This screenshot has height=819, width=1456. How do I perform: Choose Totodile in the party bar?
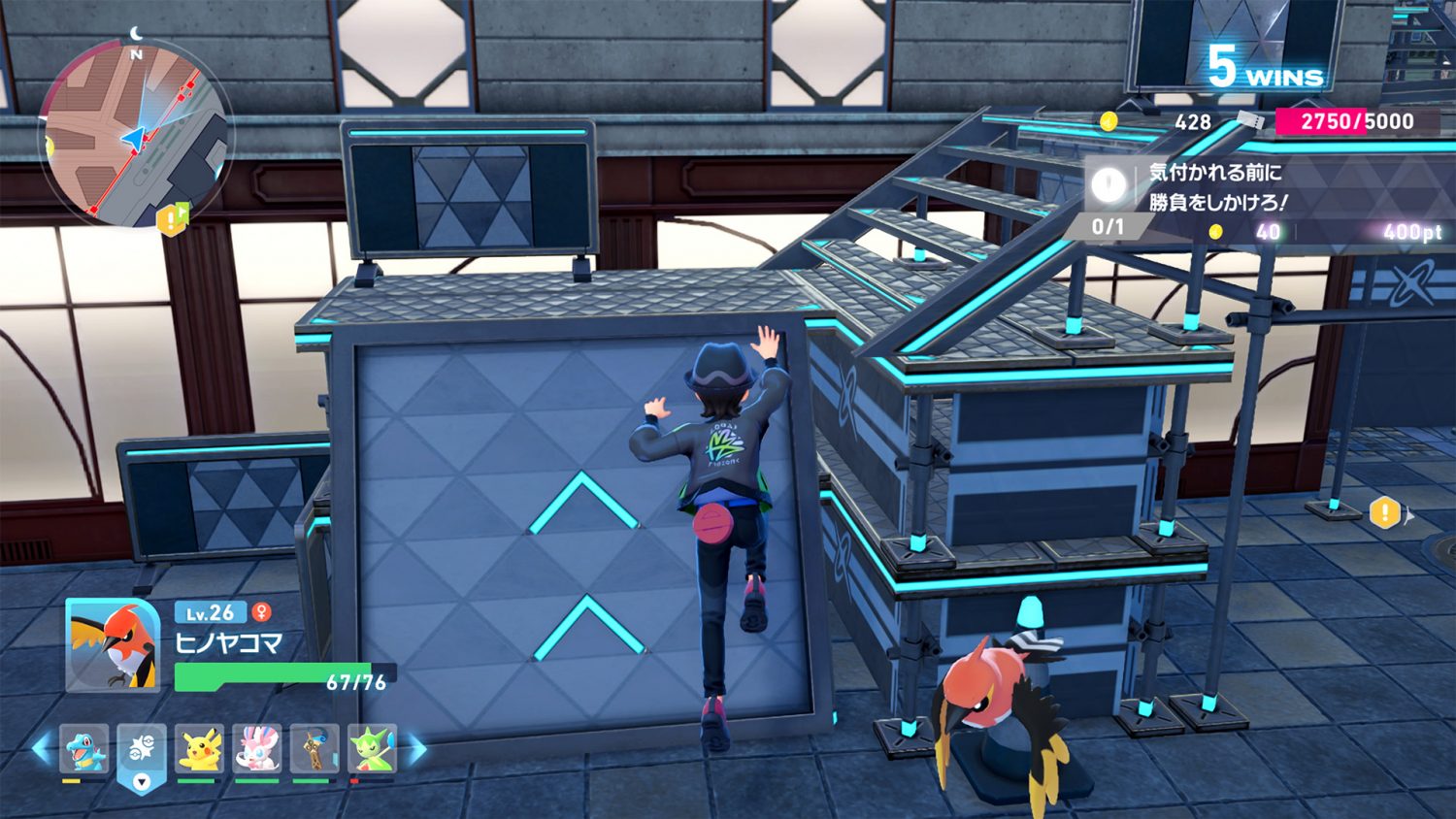coord(84,750)
